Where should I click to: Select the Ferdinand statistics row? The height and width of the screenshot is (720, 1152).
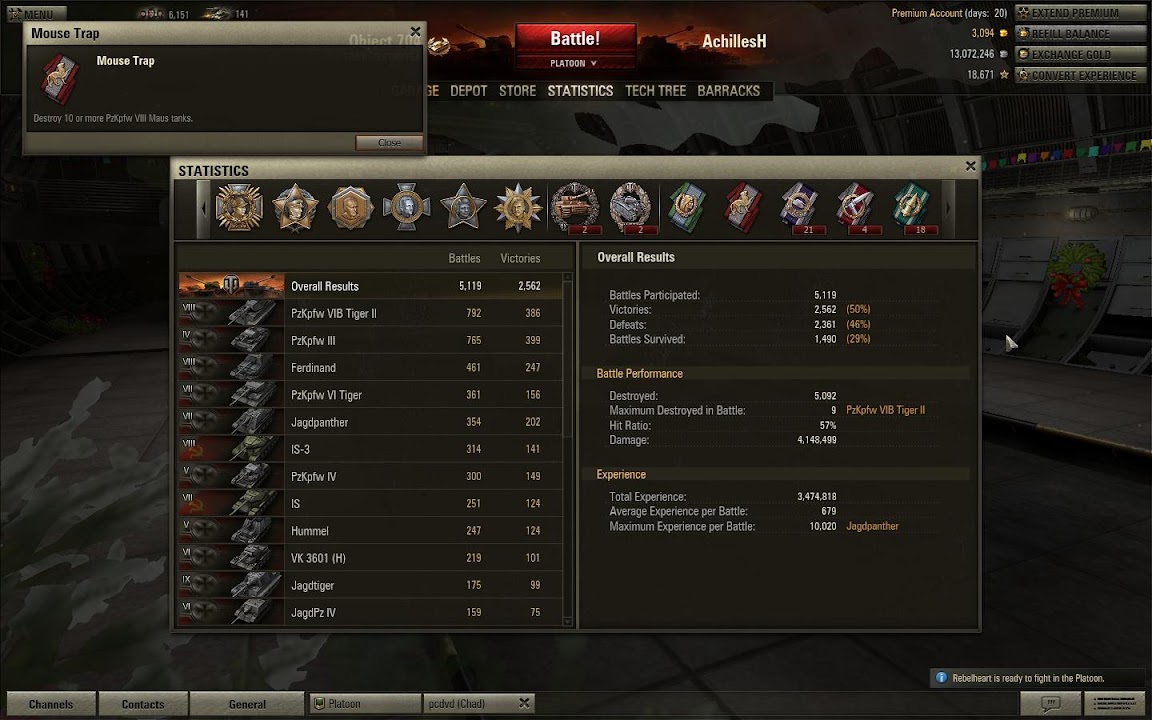[370, 368]
